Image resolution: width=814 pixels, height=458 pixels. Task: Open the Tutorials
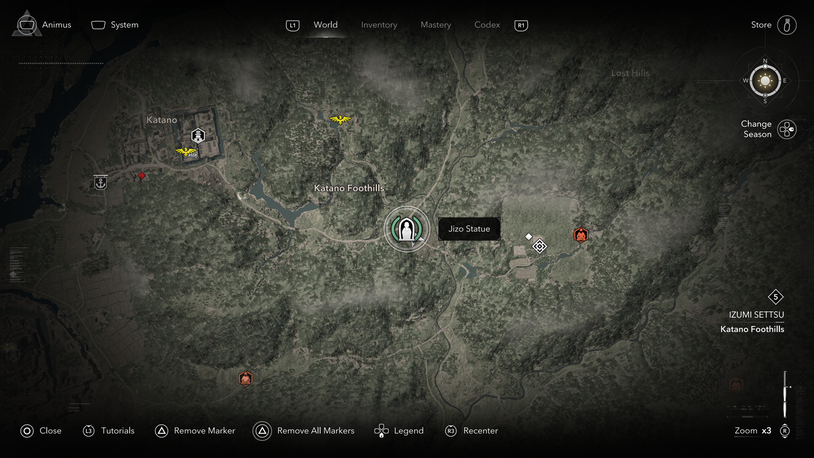click(108, 431)
